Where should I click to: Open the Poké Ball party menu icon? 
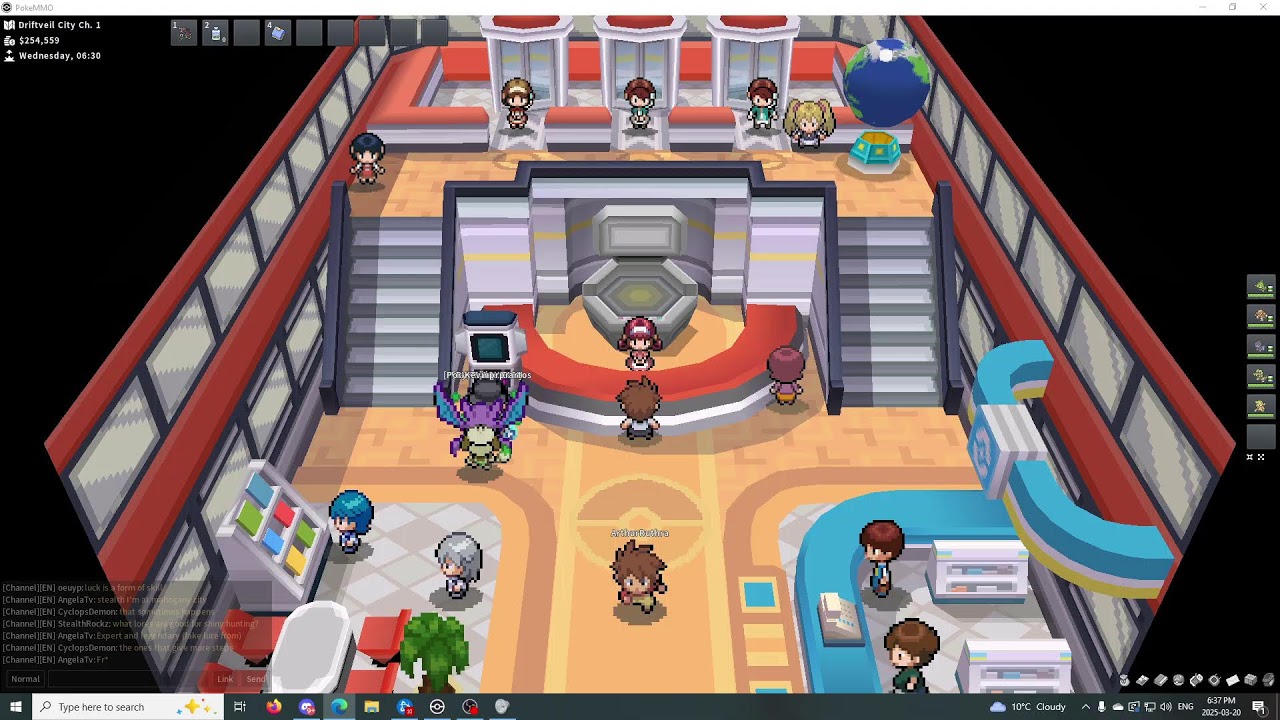(x=1179, y=680)
